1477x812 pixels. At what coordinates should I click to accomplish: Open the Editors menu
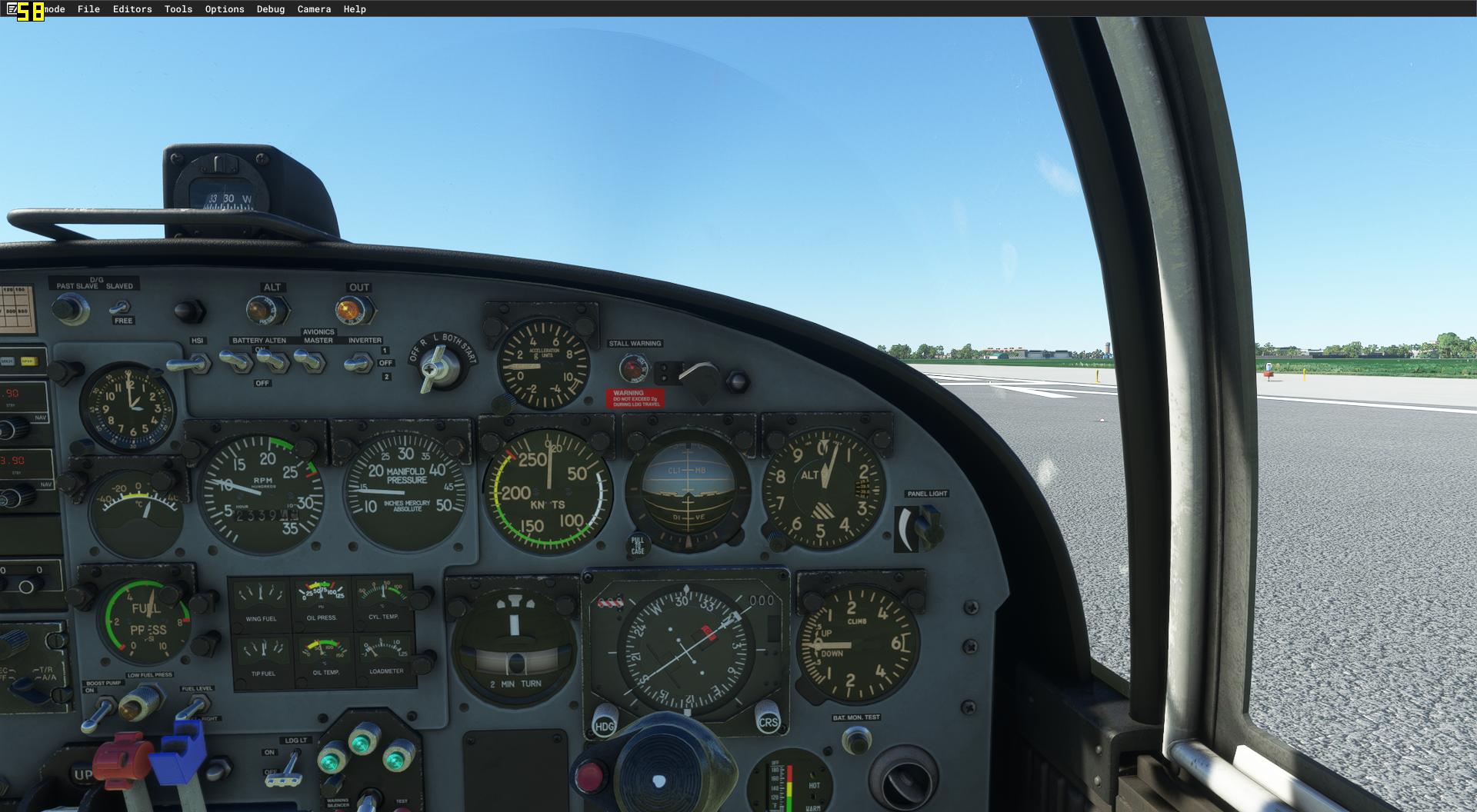[x=131, y=9]
